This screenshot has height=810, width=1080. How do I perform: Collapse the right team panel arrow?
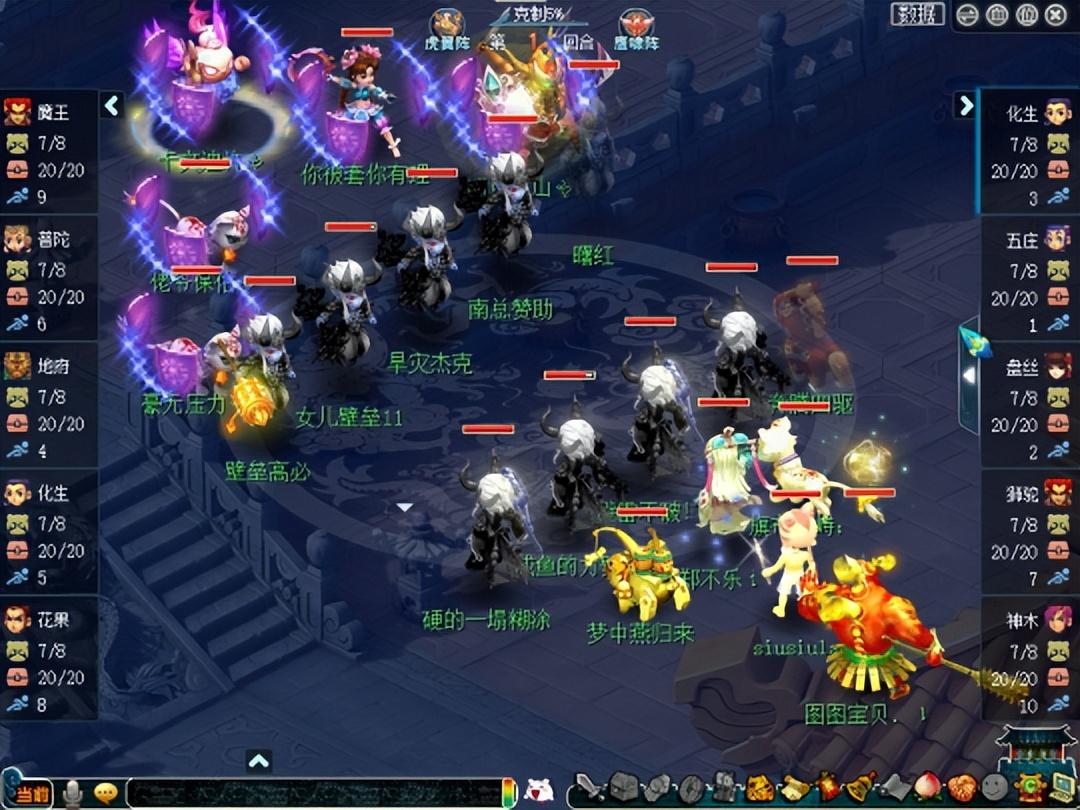click(x=965, y=104)
